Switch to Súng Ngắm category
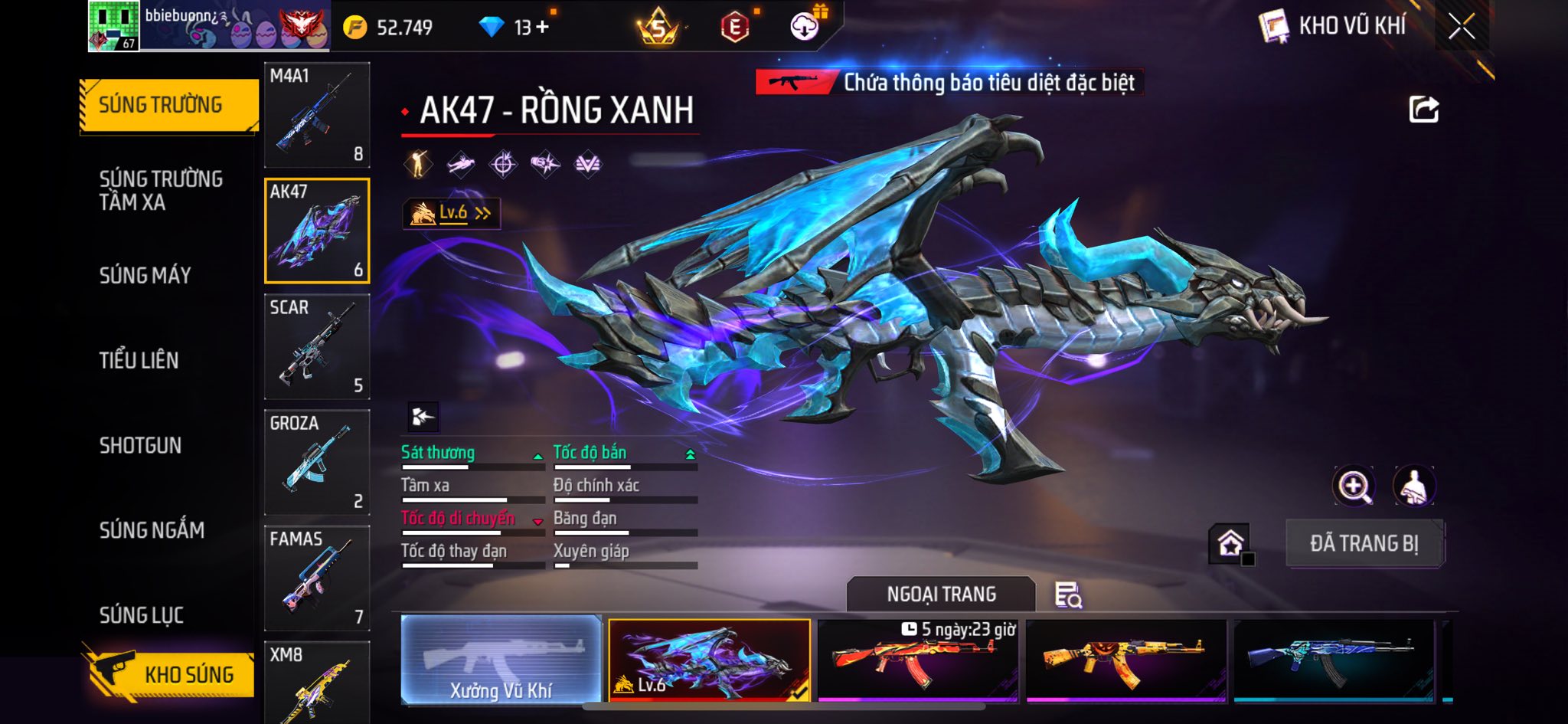 tap(152, 530)
